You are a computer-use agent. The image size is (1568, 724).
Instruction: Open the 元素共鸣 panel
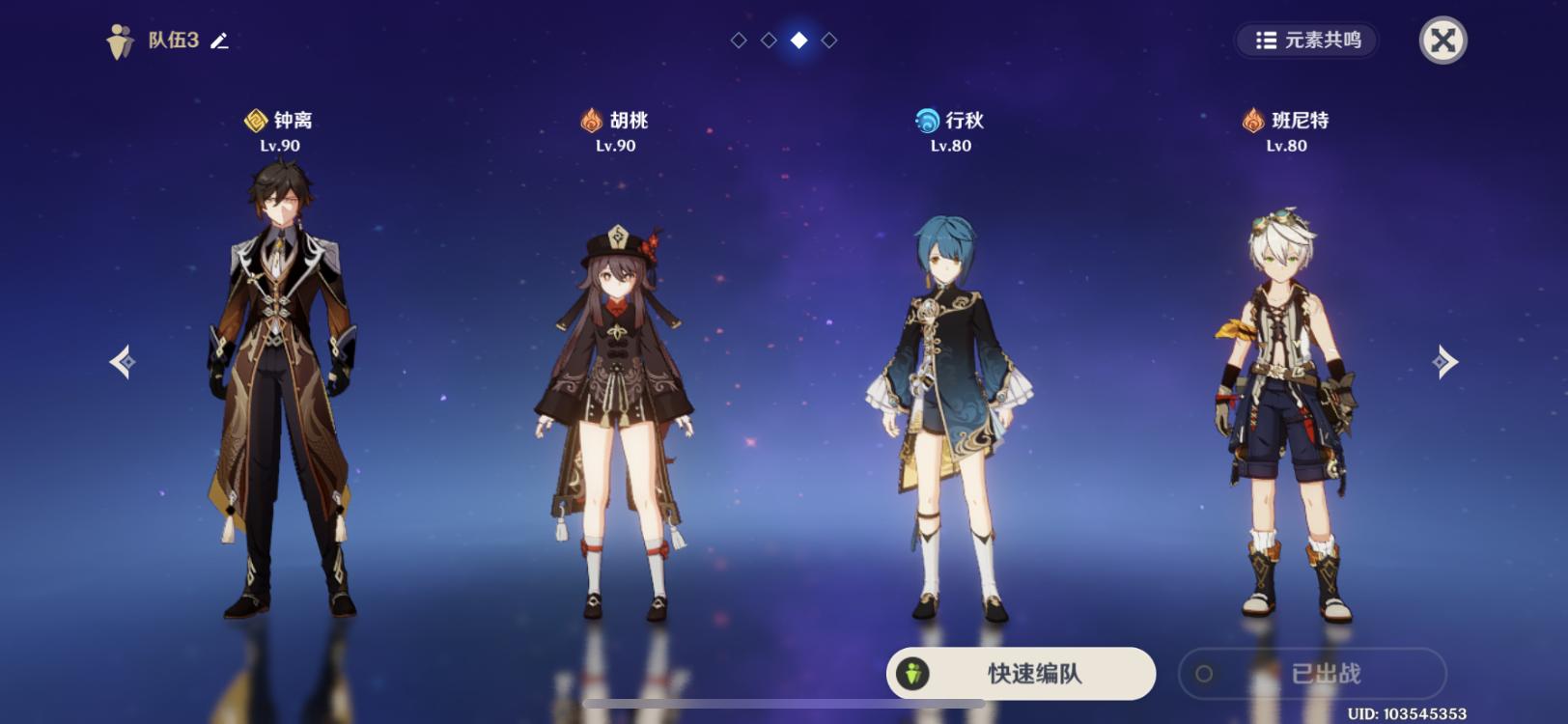(1308, 42)
